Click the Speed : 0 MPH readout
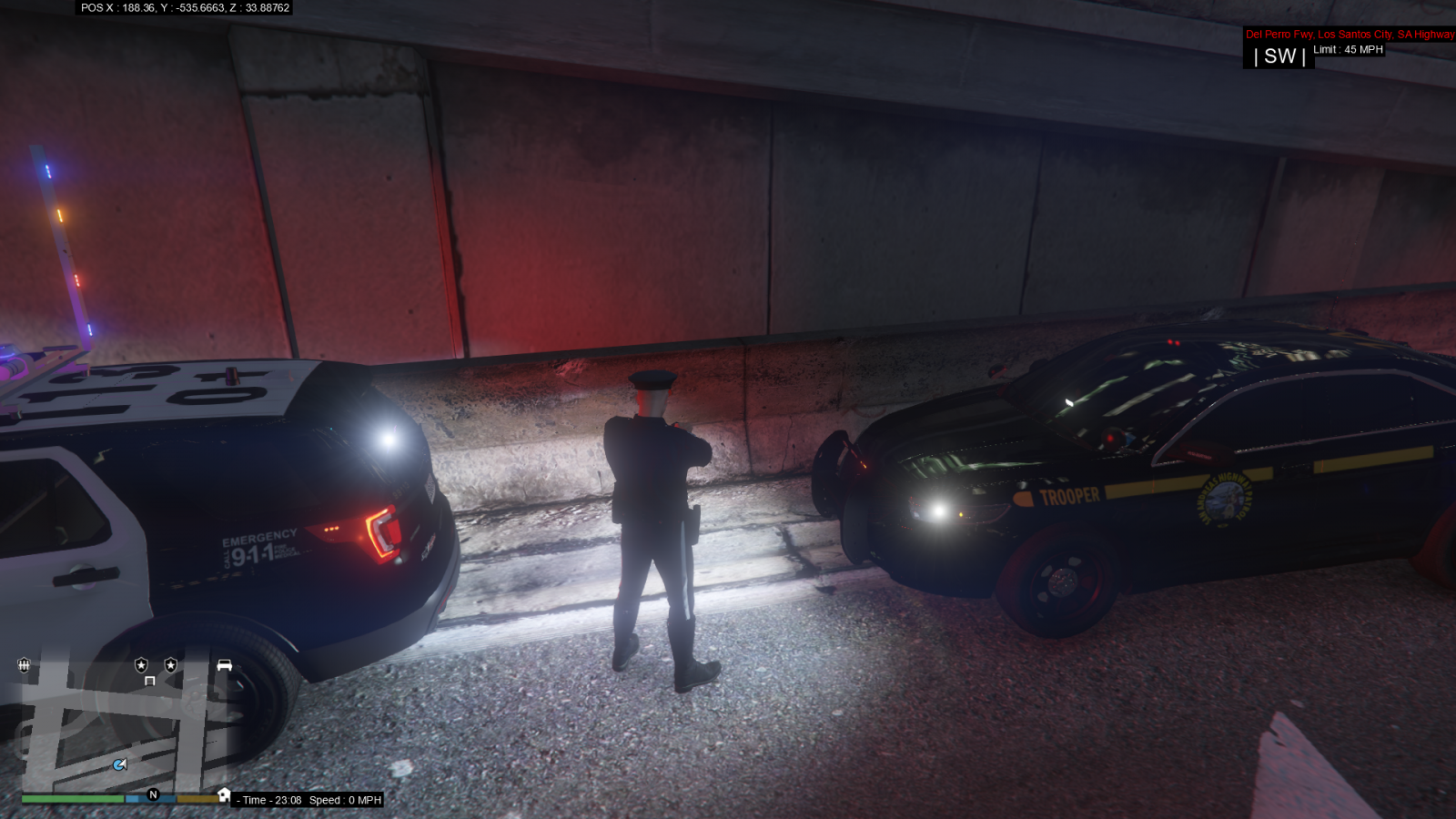This screenshot has height=819, width=1456. click(x=344, y=800)
